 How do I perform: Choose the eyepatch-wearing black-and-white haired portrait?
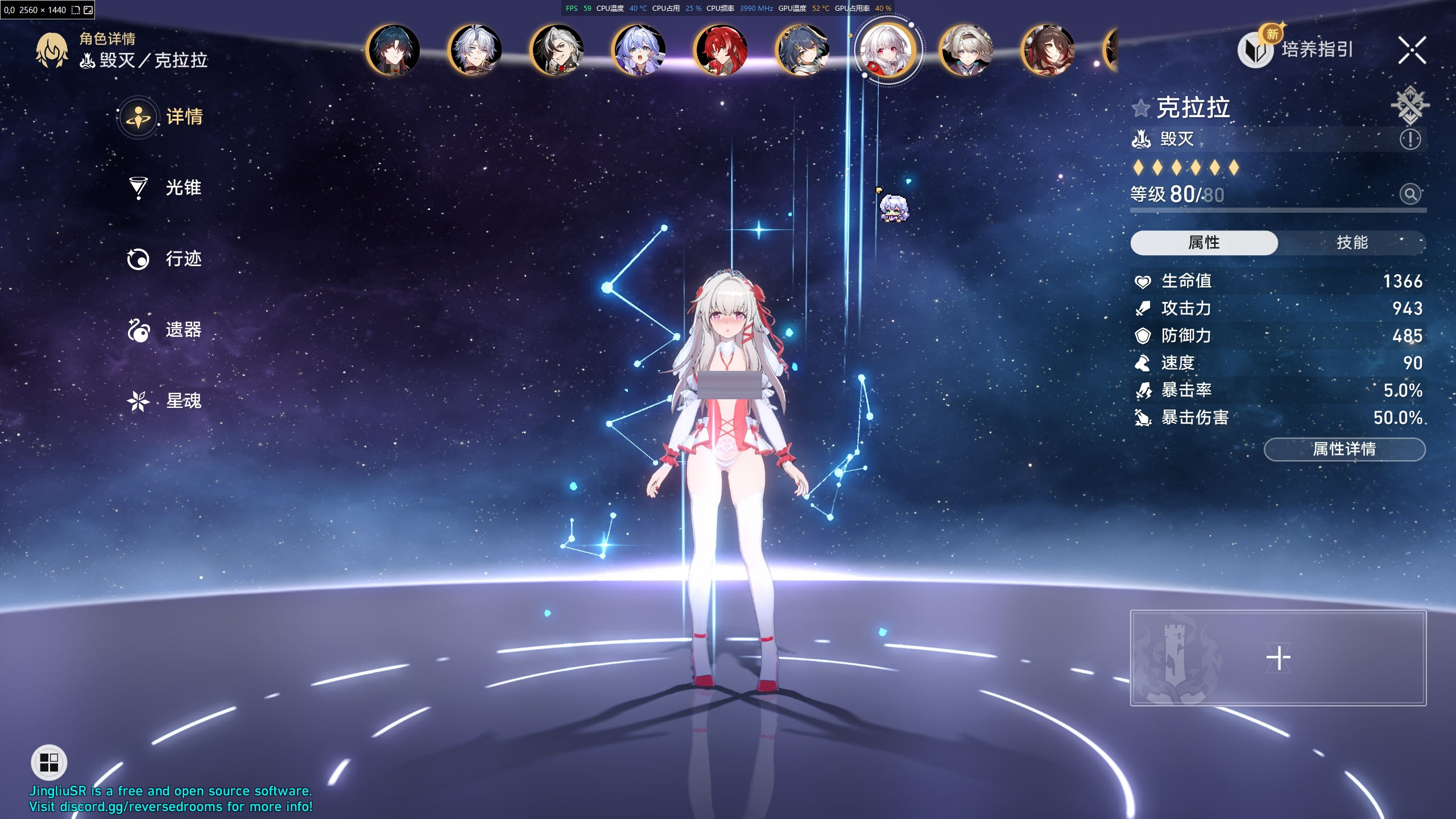pyautogui.click(x=557, y=50)
